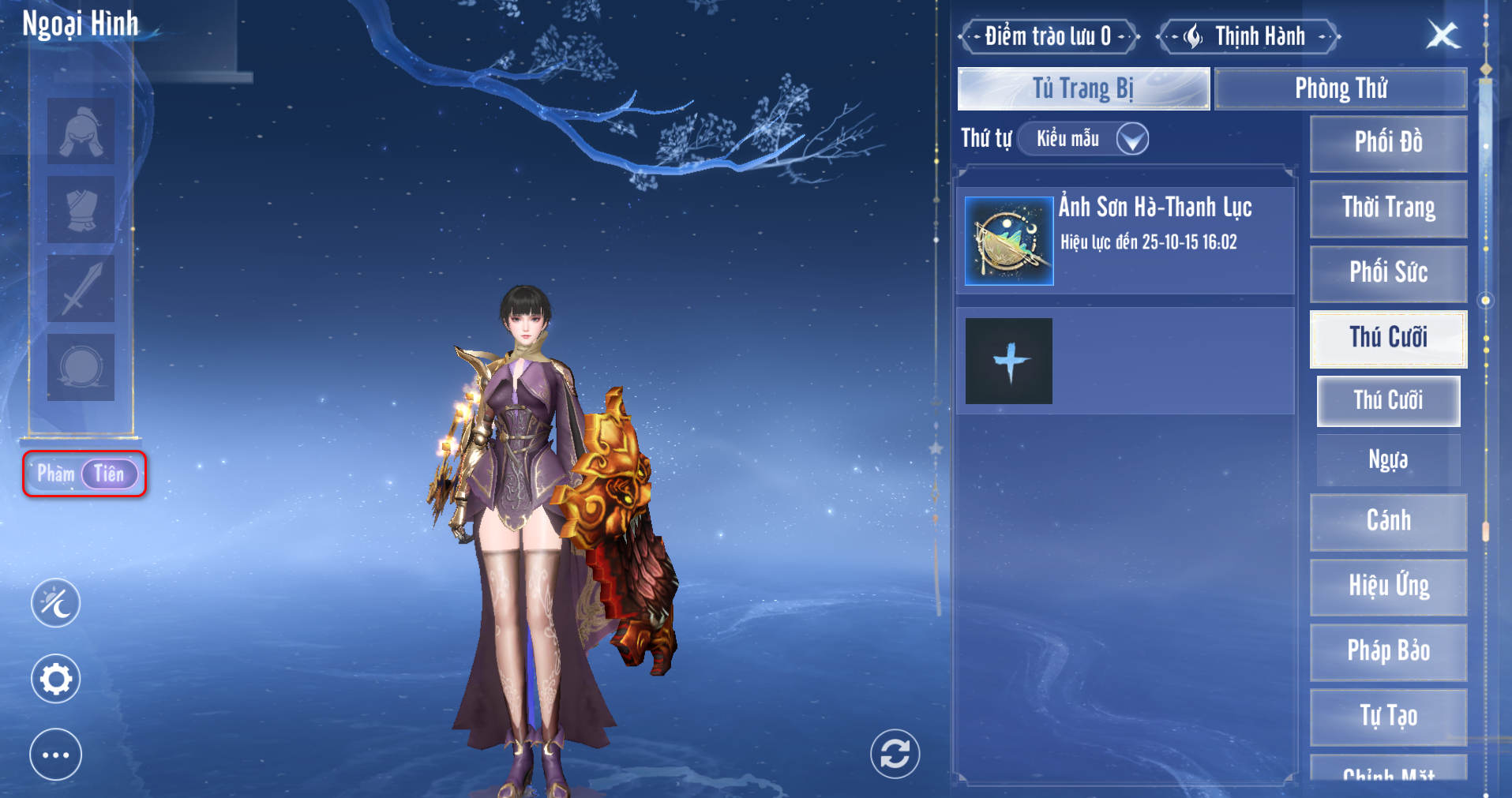Open the Cánh category
Image resolution: width=1512 pixels, height=798 pixels.
coord(1388,521)
